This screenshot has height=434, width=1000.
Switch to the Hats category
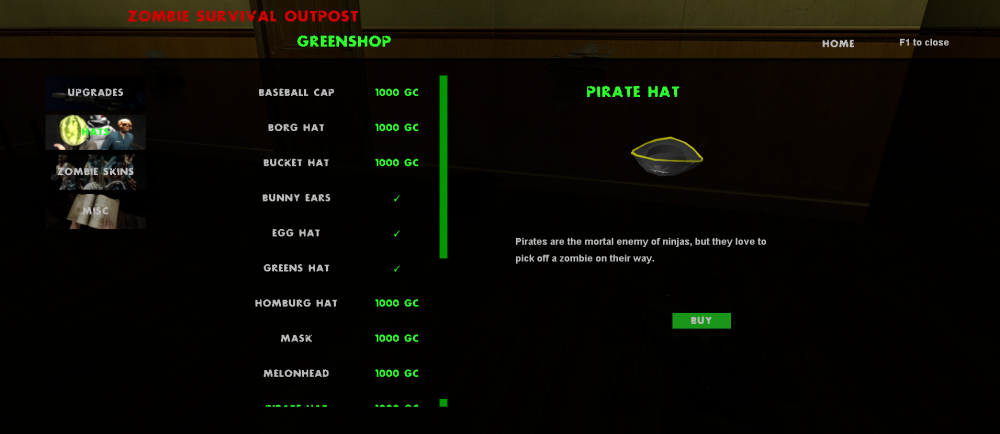[x=96, y=132]
